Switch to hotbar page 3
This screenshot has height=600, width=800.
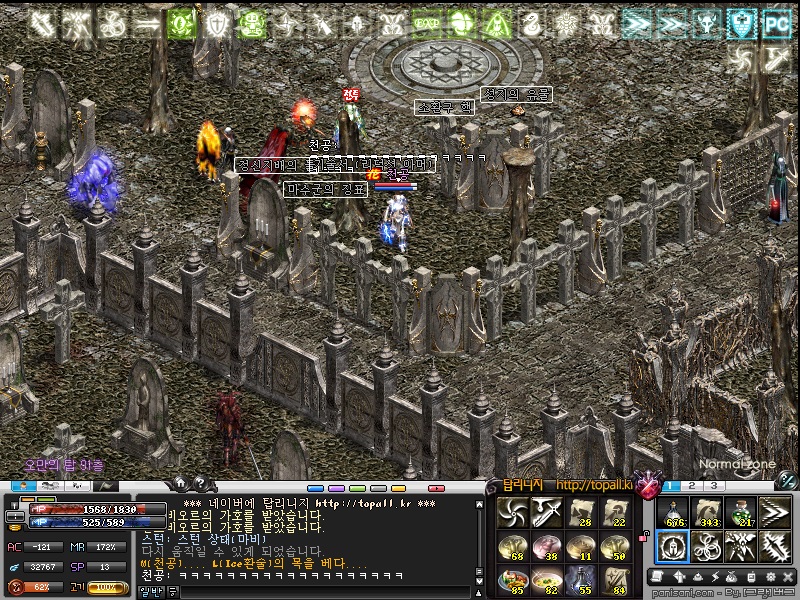tap(715, 486)
